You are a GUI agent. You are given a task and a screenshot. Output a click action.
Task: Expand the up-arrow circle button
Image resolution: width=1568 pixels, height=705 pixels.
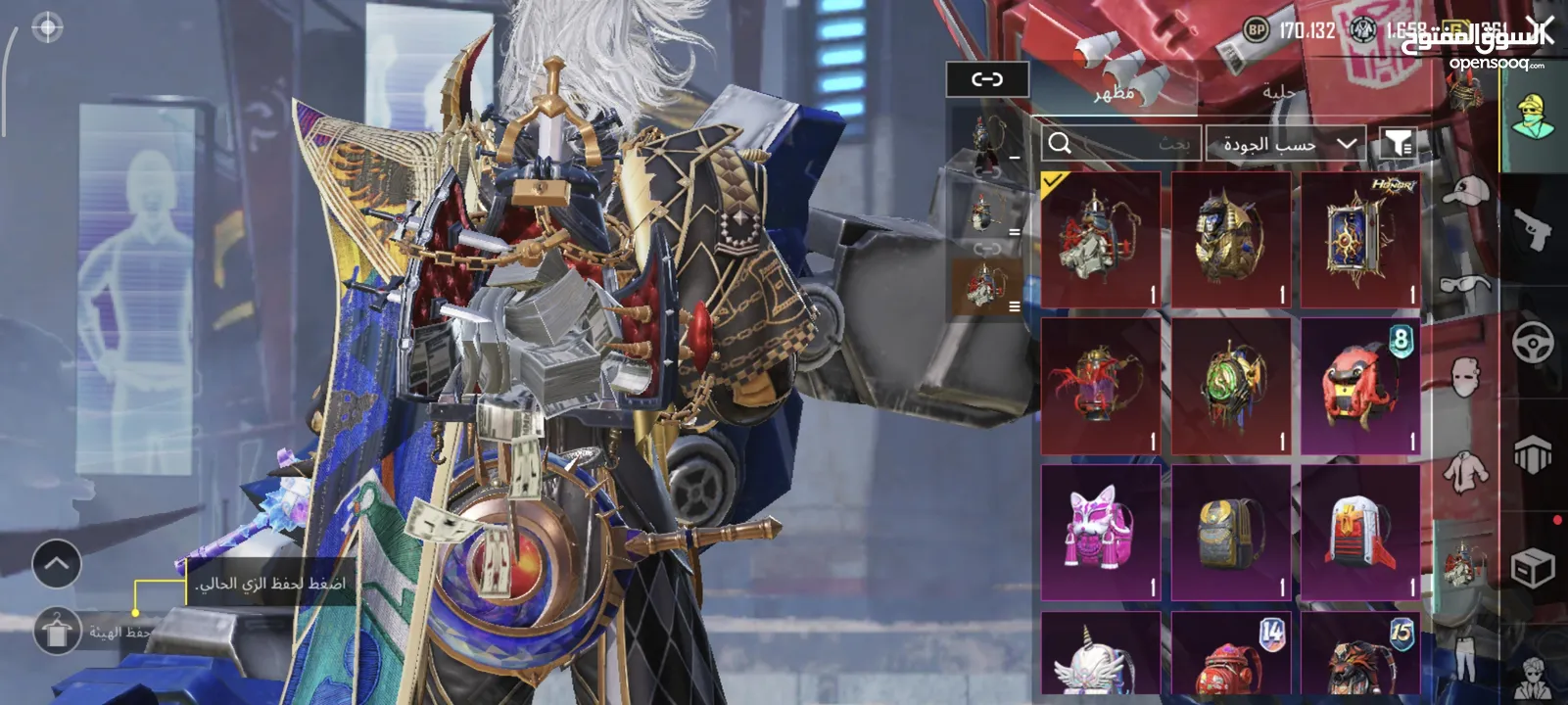click(56, 564)
